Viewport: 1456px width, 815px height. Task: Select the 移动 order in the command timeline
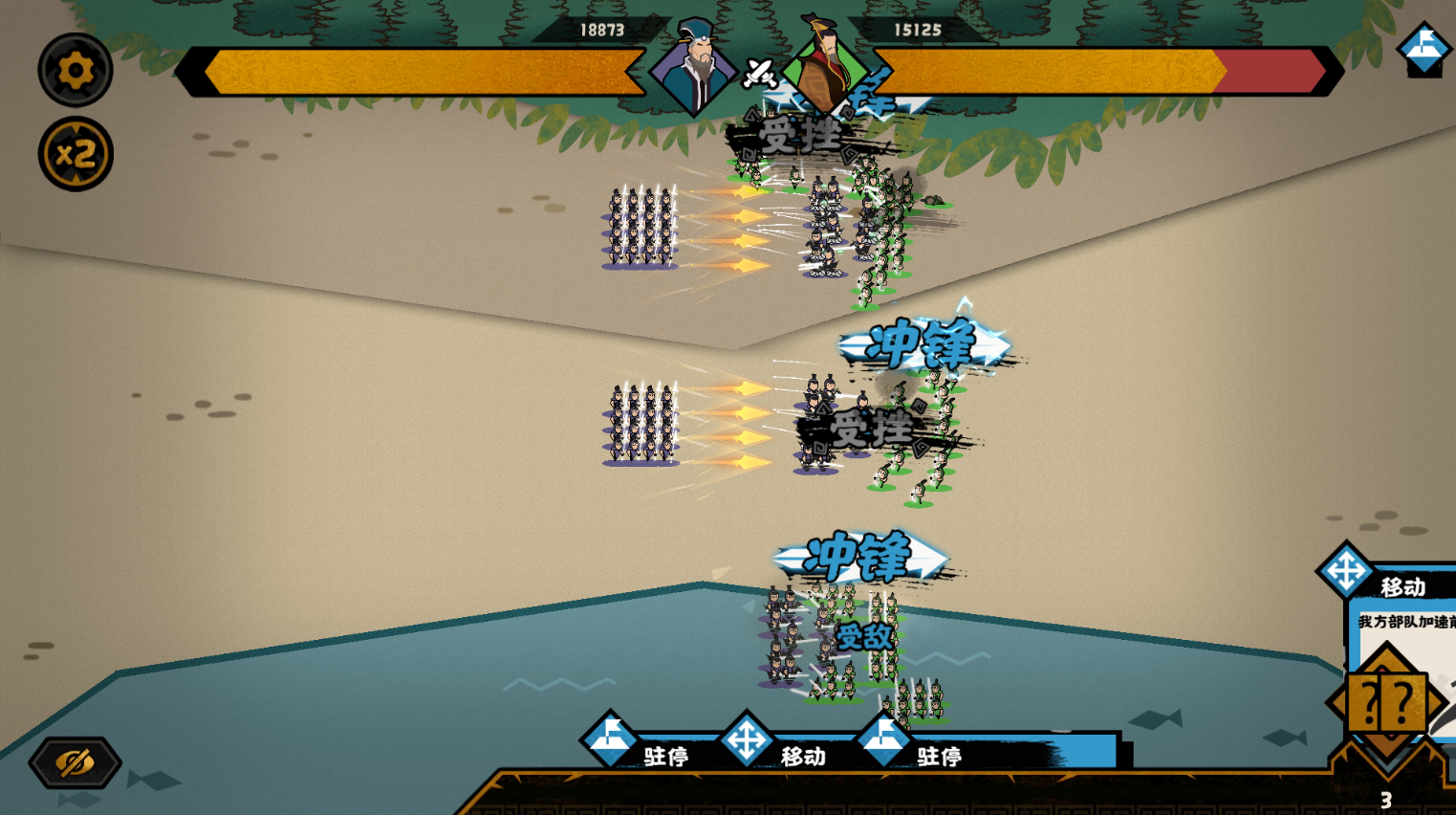pyautogui.click(x=748, y=741)
